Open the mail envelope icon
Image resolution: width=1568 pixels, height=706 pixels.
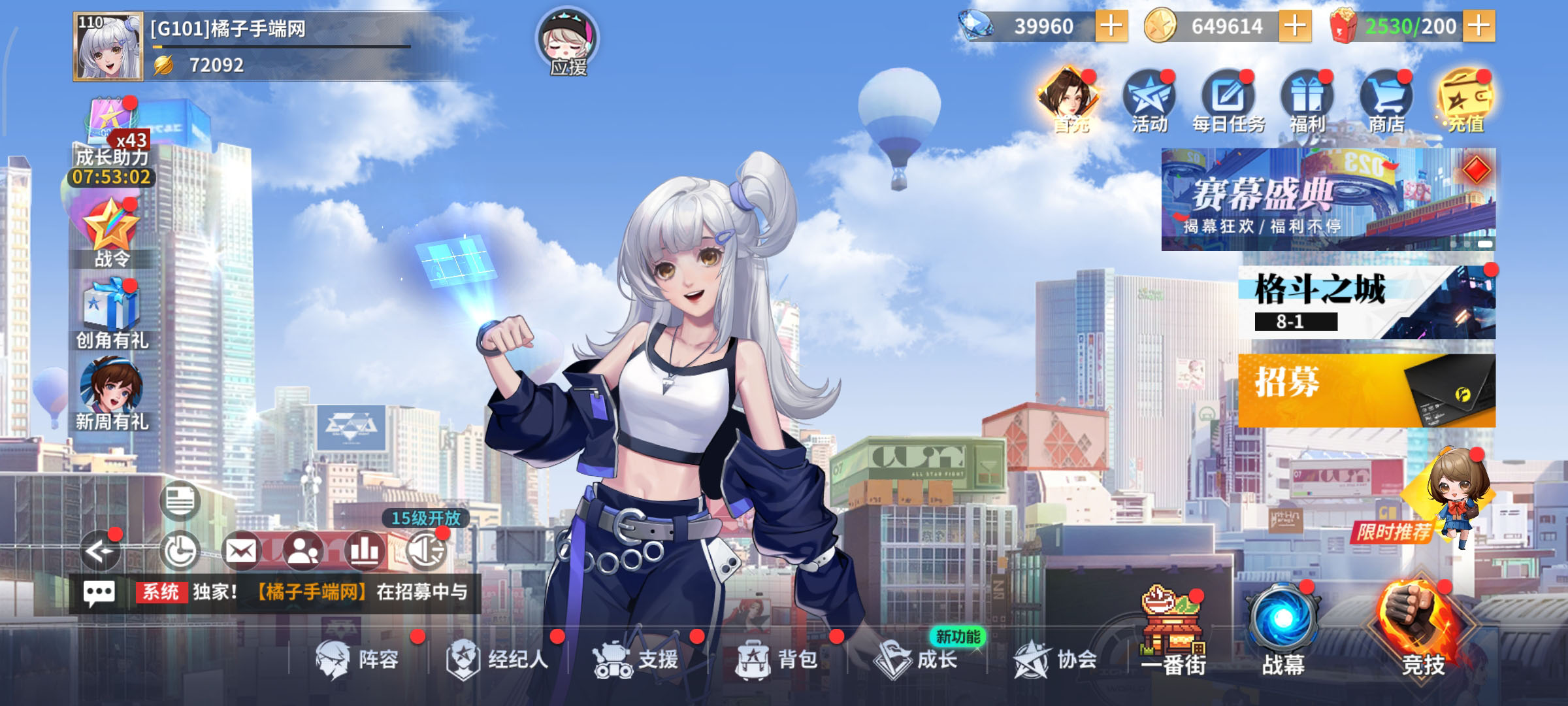(241, 551)
